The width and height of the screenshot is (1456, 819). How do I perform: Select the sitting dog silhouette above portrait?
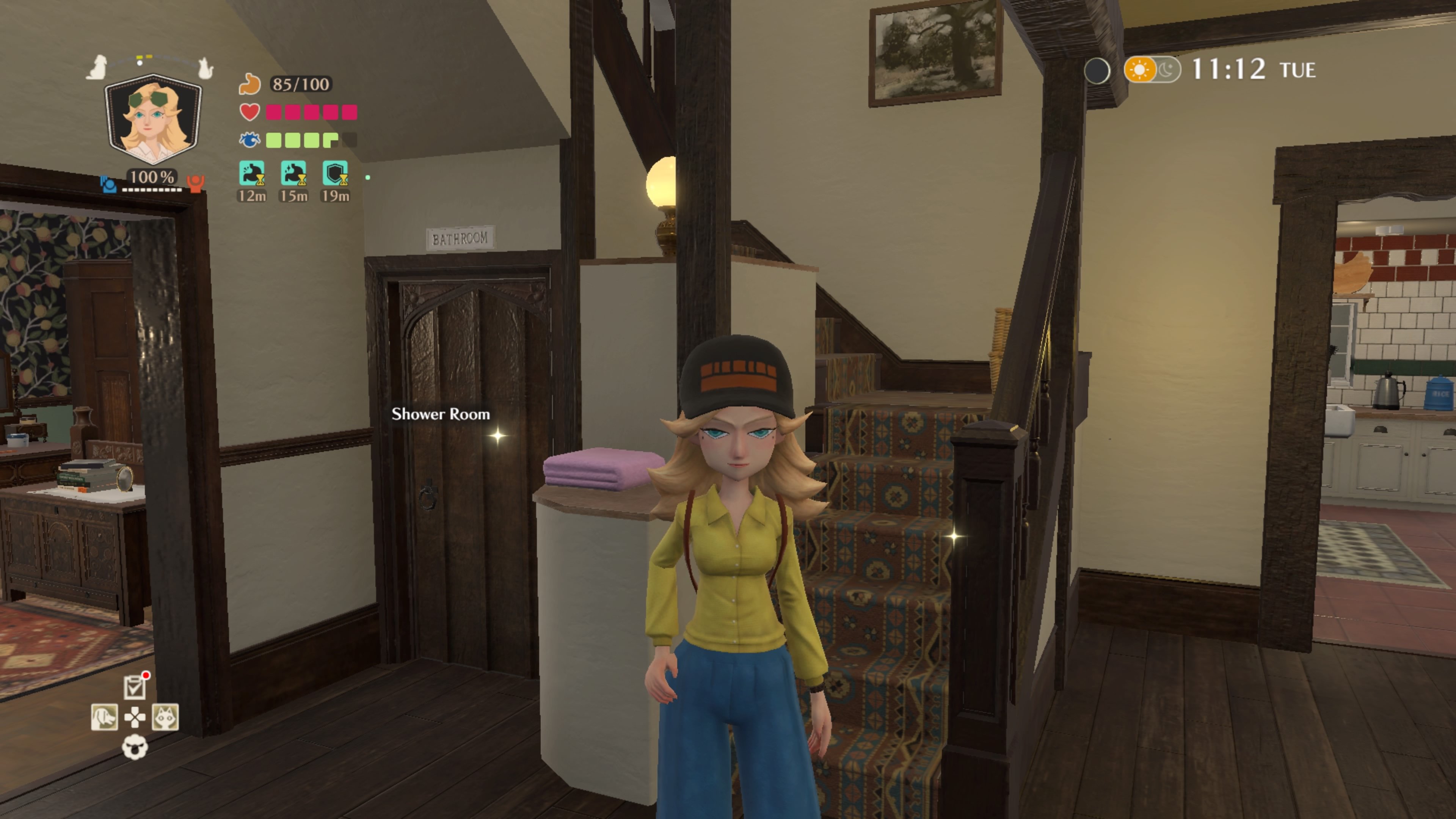98,67
